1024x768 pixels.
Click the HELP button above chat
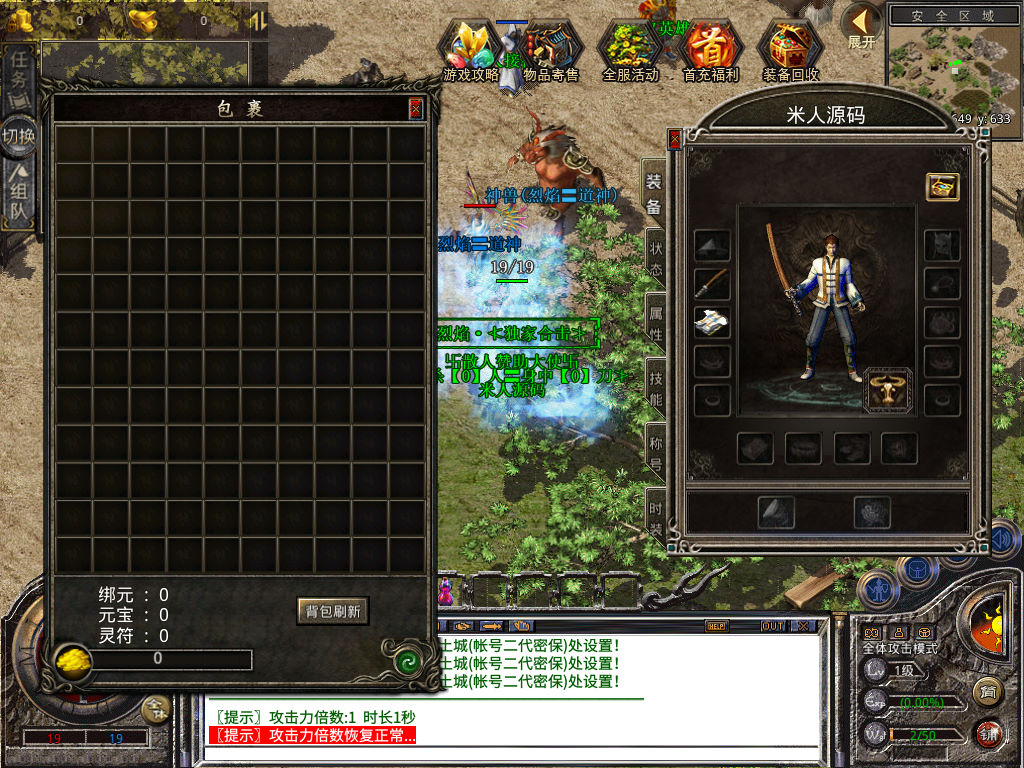click(716, 626)
